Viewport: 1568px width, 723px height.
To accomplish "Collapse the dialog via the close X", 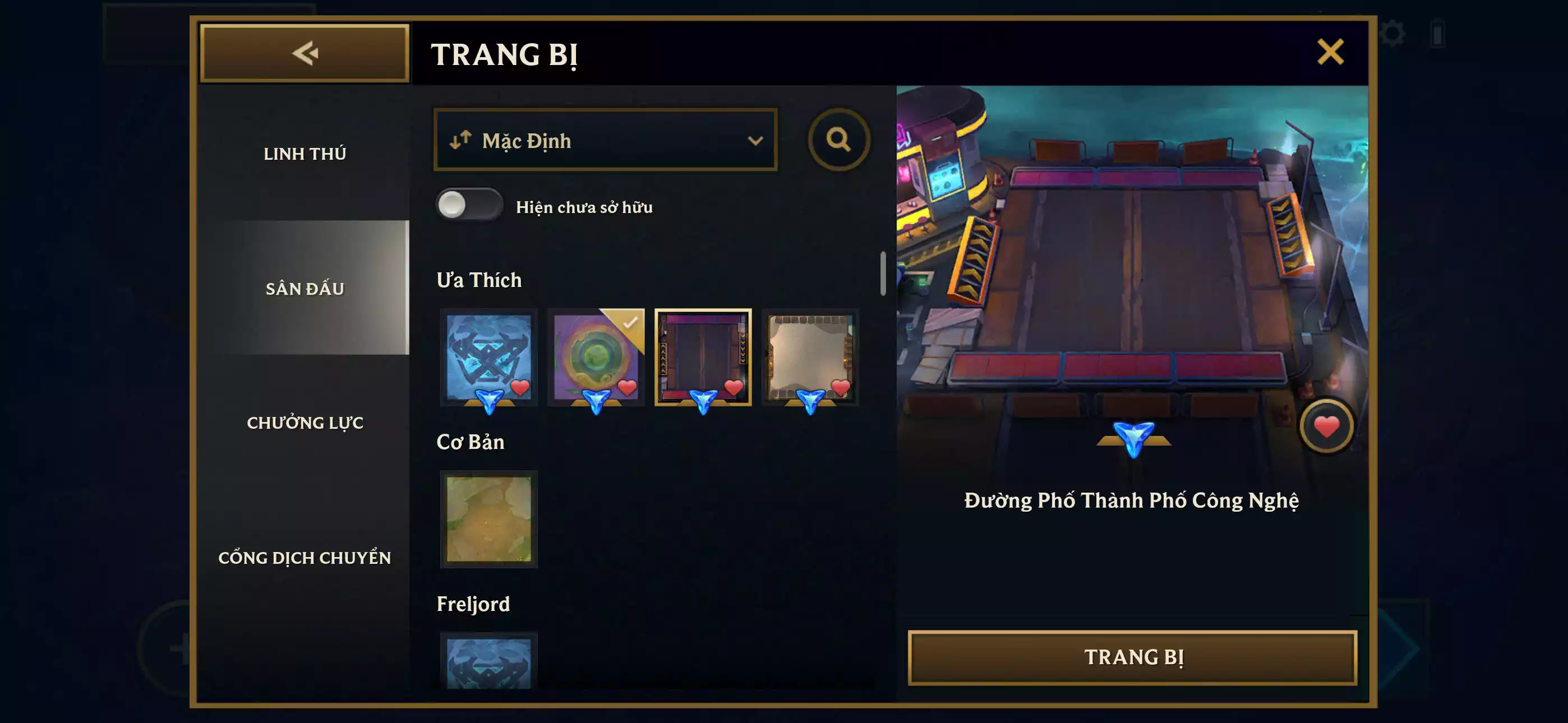I will (1332, 51).
